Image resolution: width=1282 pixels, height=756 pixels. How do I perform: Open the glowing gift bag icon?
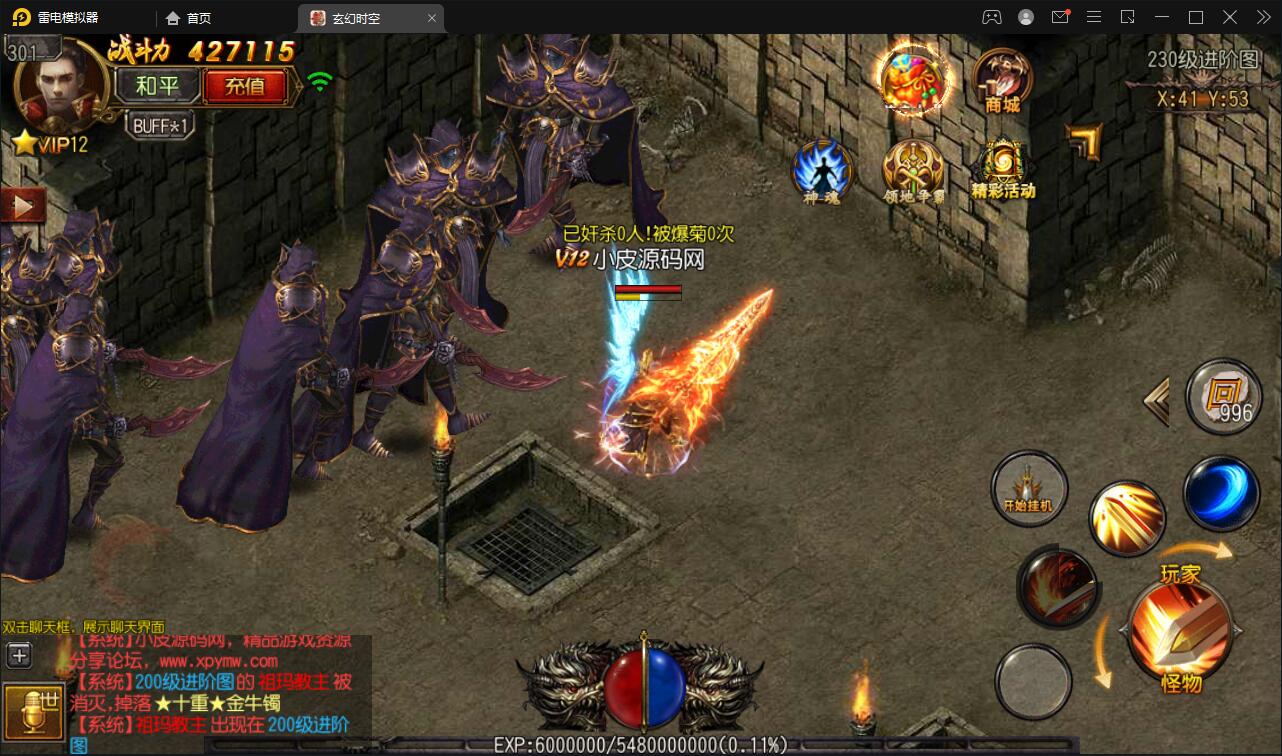pos(913,80)
